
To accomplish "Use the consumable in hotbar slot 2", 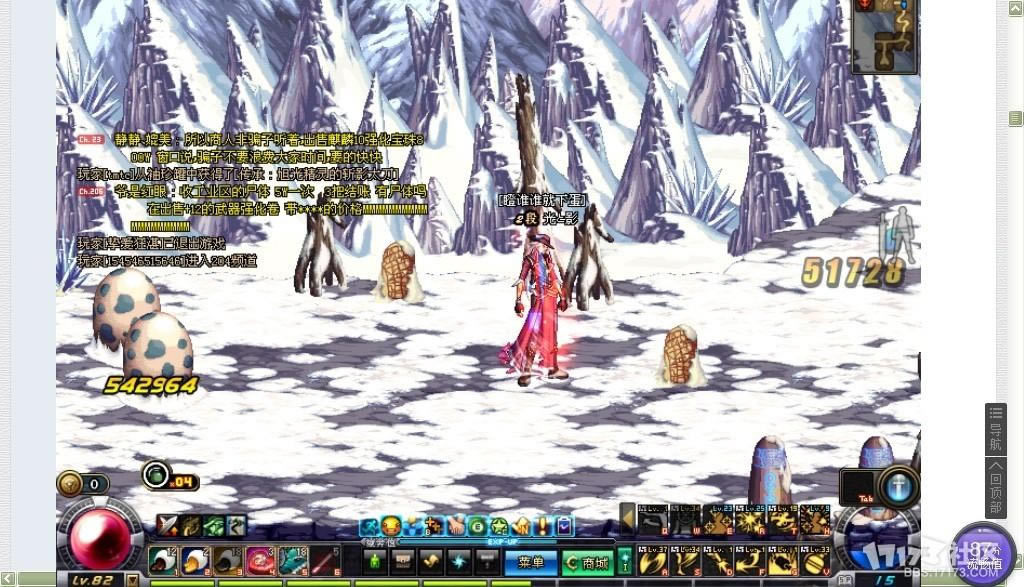I will pos(196,560).
